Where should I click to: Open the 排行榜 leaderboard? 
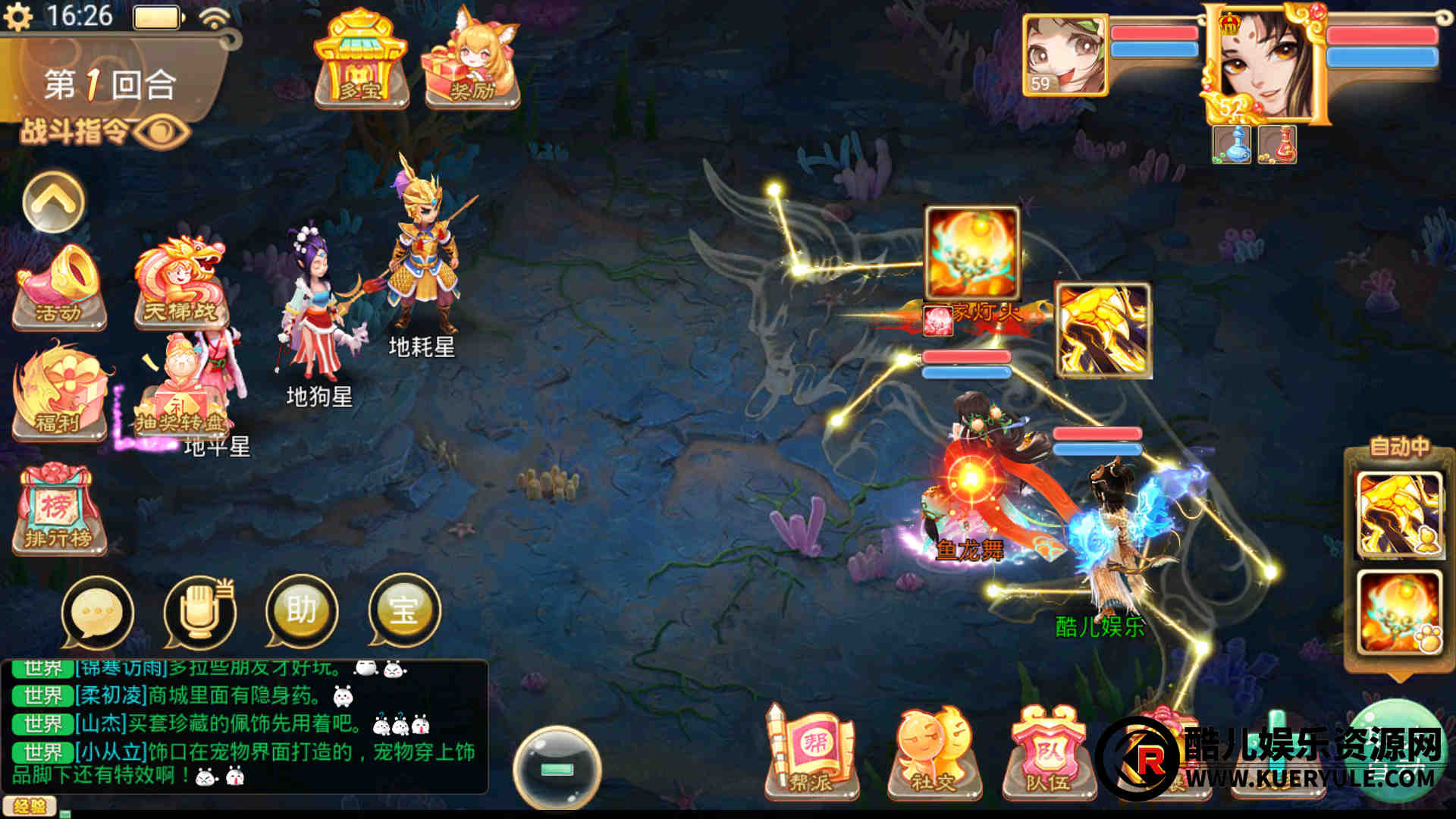coord(58,510)
